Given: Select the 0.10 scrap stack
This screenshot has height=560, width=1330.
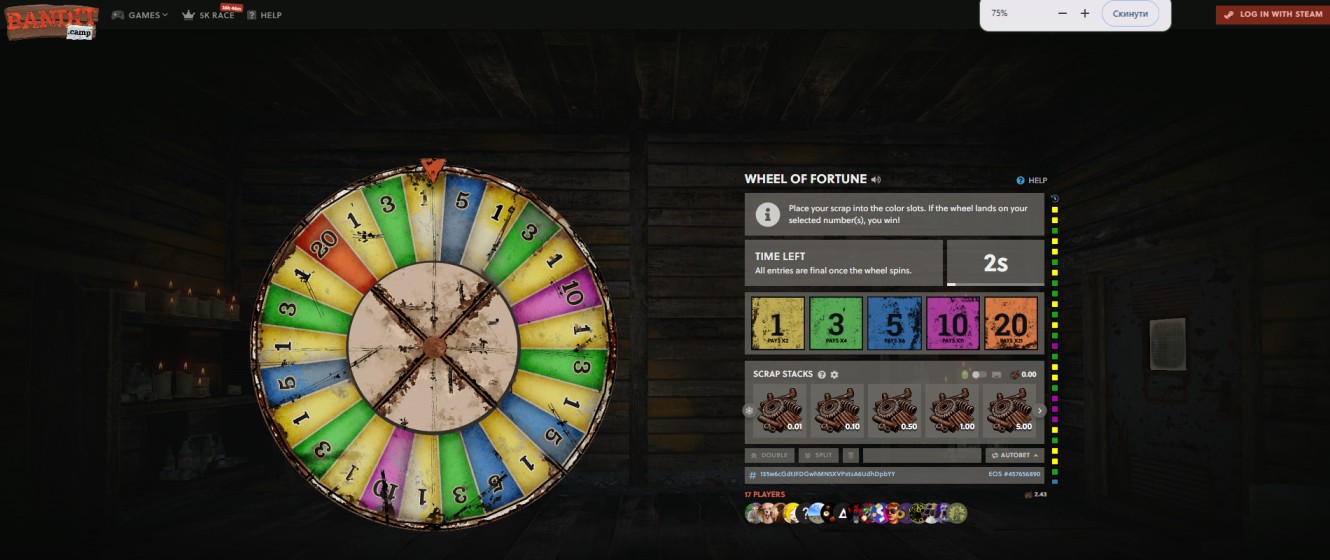Looking at the screenshot, I should pyautogui.click(x=836, y=411).
